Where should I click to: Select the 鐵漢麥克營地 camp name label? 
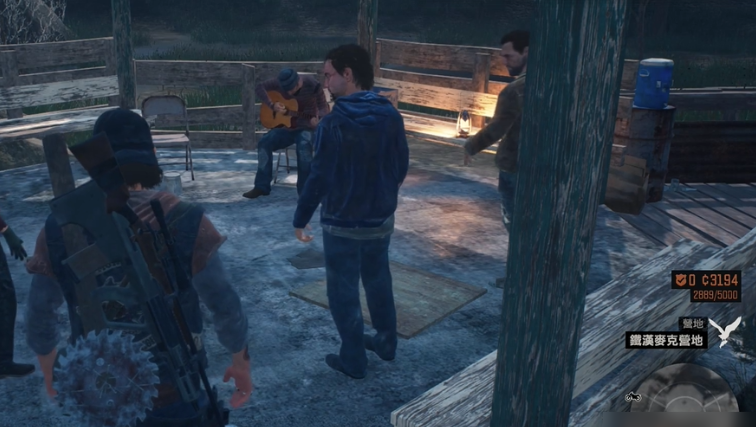point(667,340)
